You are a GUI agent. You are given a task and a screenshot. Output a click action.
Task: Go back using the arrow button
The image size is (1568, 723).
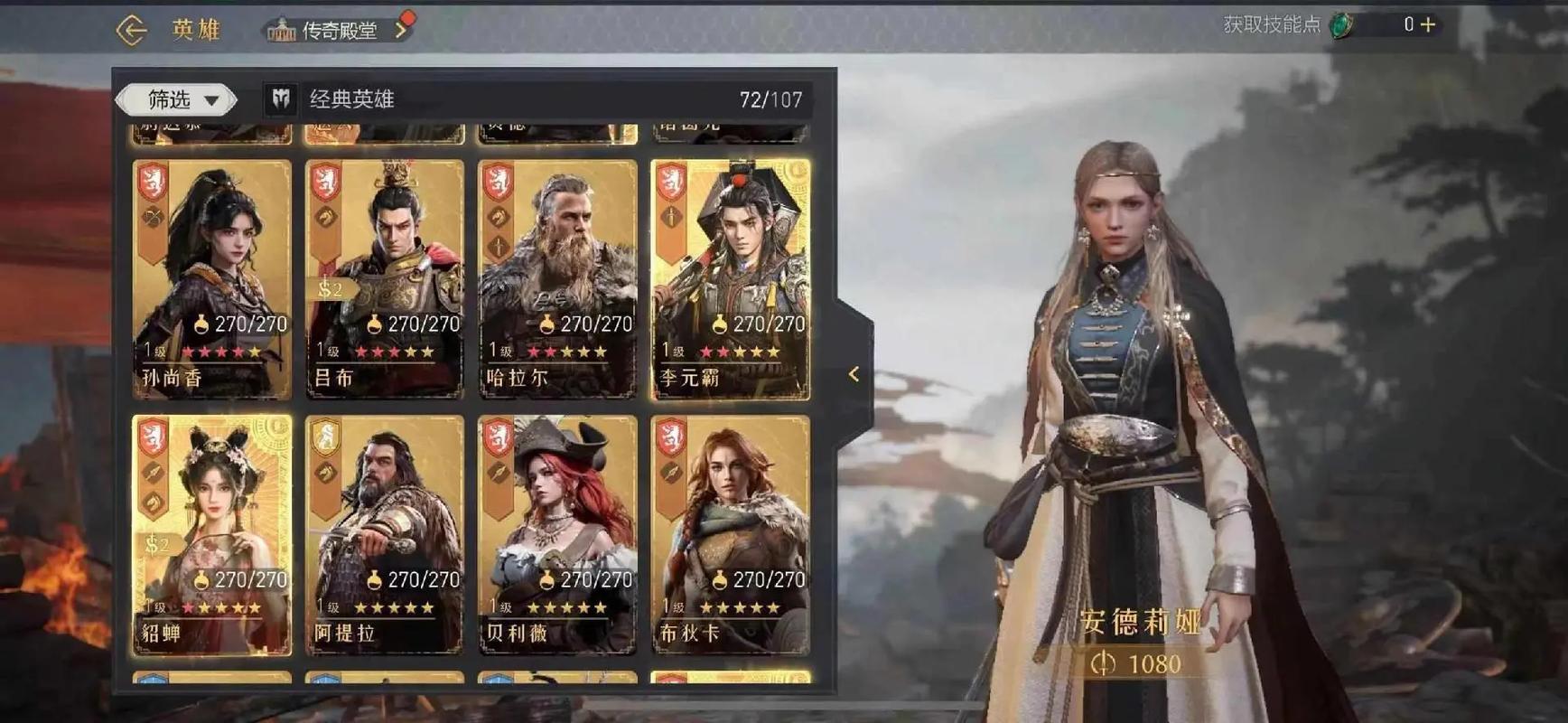coord(132,30)
